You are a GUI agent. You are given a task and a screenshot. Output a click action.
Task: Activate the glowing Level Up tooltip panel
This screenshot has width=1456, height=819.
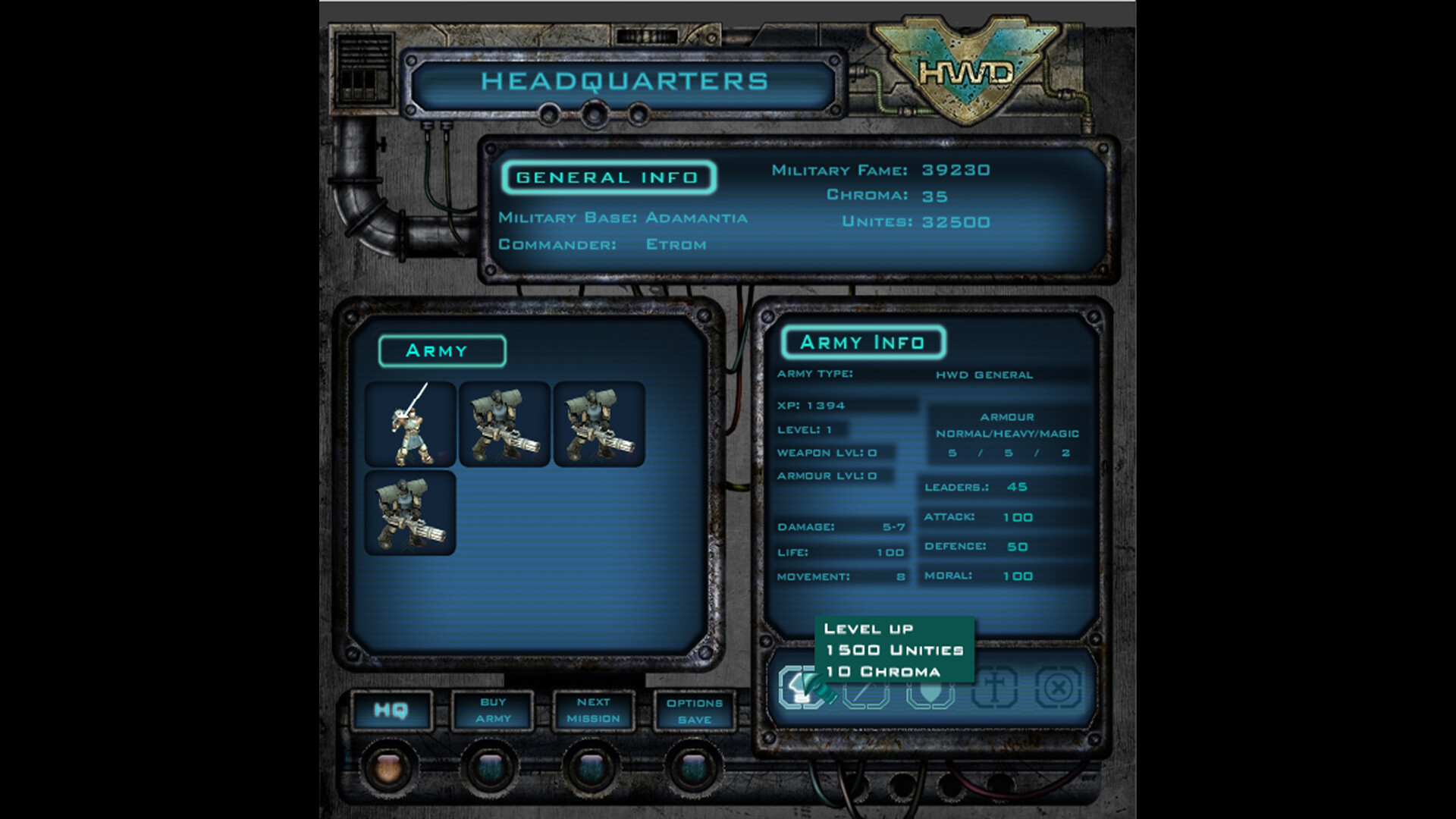(x=895, y=650)
